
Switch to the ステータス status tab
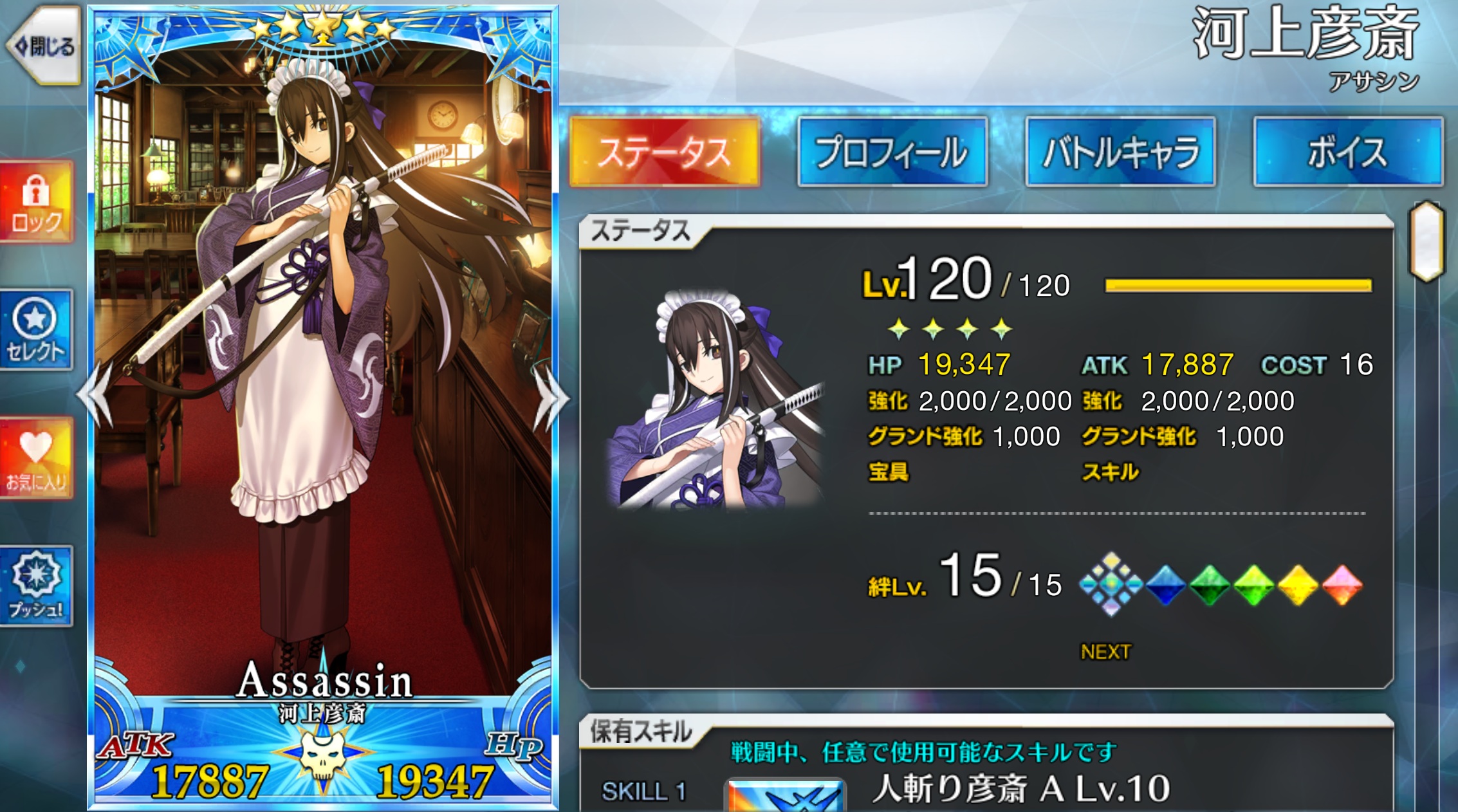pos(665,152)
